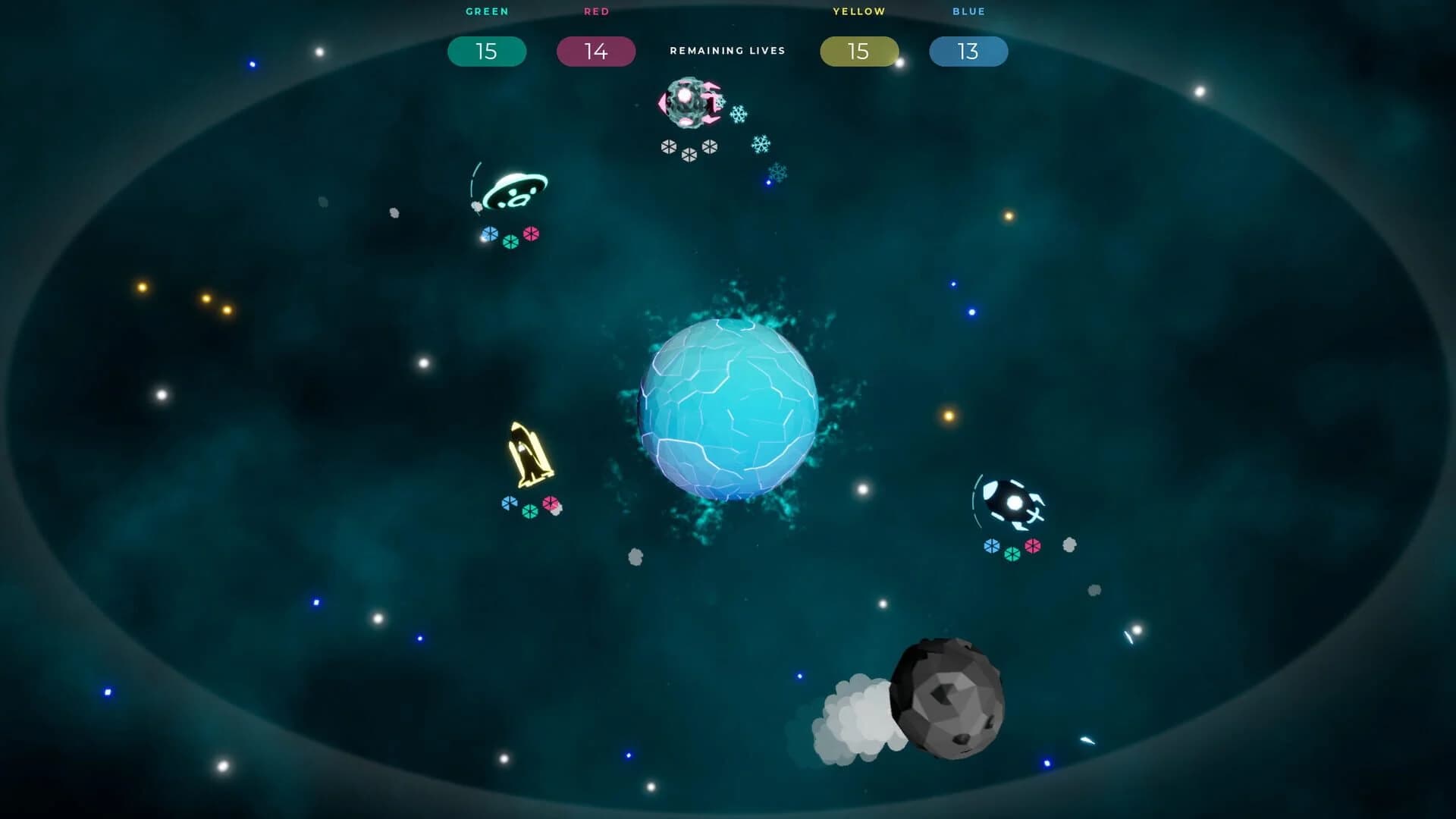Click the REMAINING LIVES heading
This screenshot has width=1456, height=819.
tap(726, 51)
